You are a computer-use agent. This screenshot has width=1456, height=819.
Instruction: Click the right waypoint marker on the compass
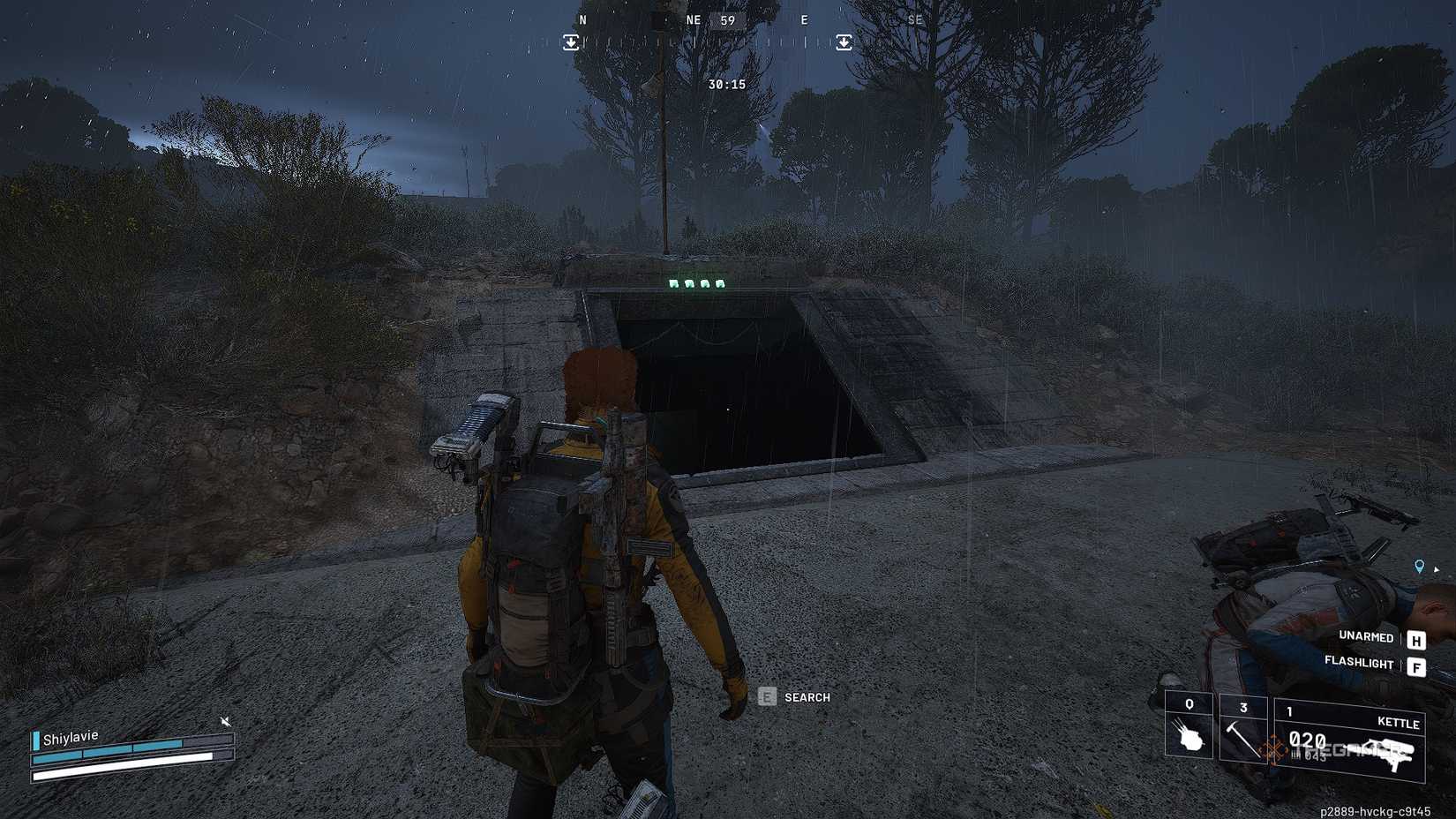(844, 42)
